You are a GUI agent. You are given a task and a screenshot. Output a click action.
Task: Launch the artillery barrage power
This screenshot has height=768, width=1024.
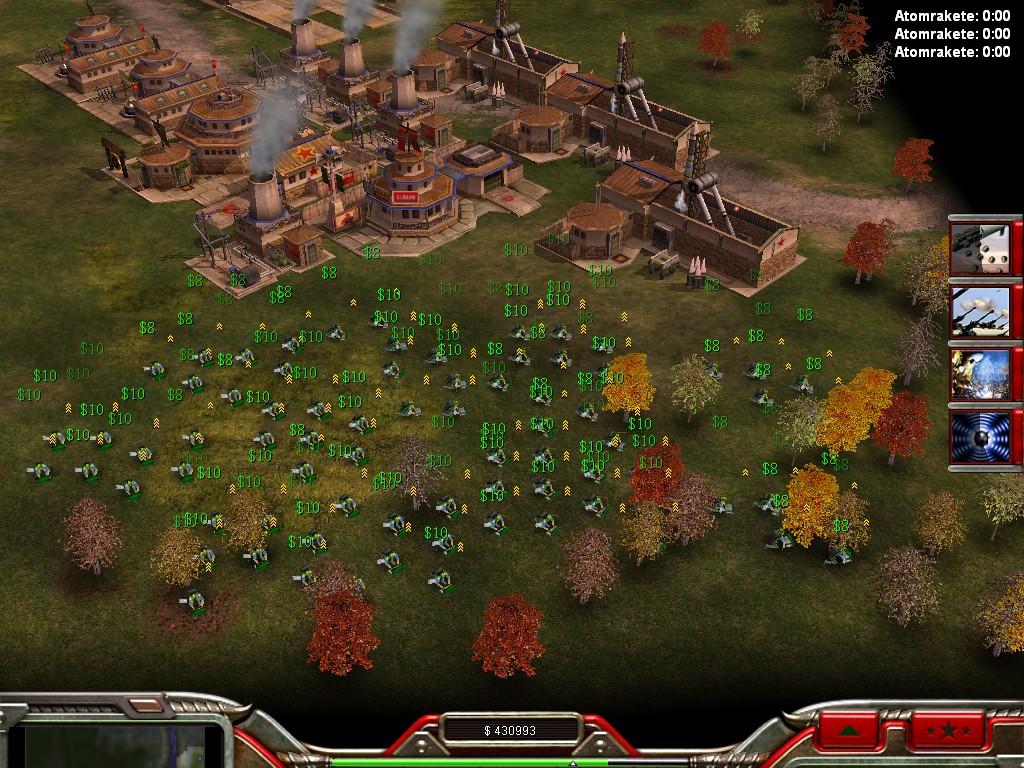click(x=980, y=312)
